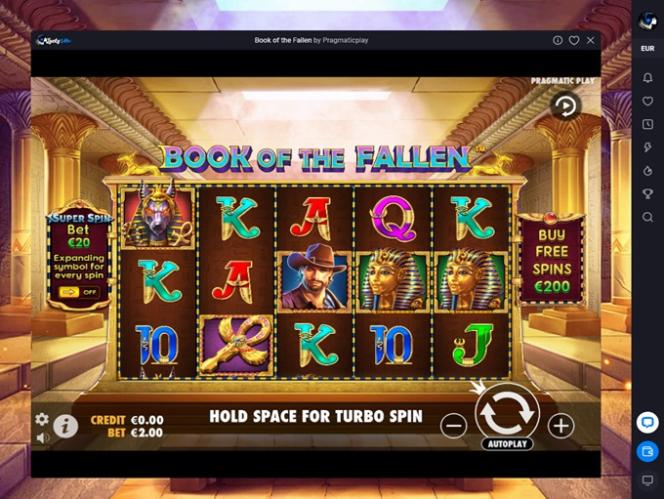Close the Book of the Fallen window

click(591, 40)
